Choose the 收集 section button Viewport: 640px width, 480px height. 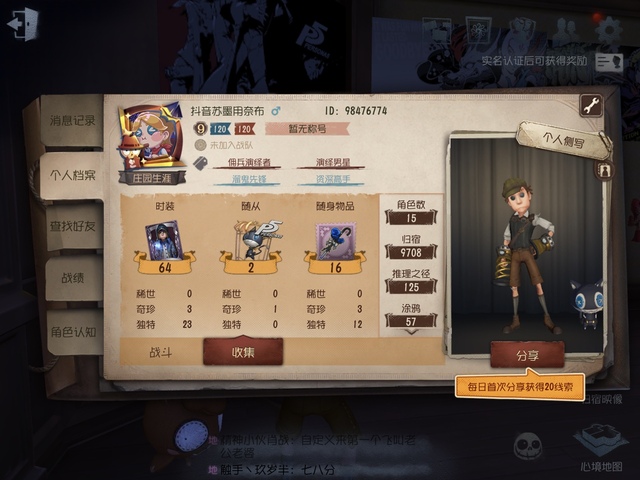(243, 352)
